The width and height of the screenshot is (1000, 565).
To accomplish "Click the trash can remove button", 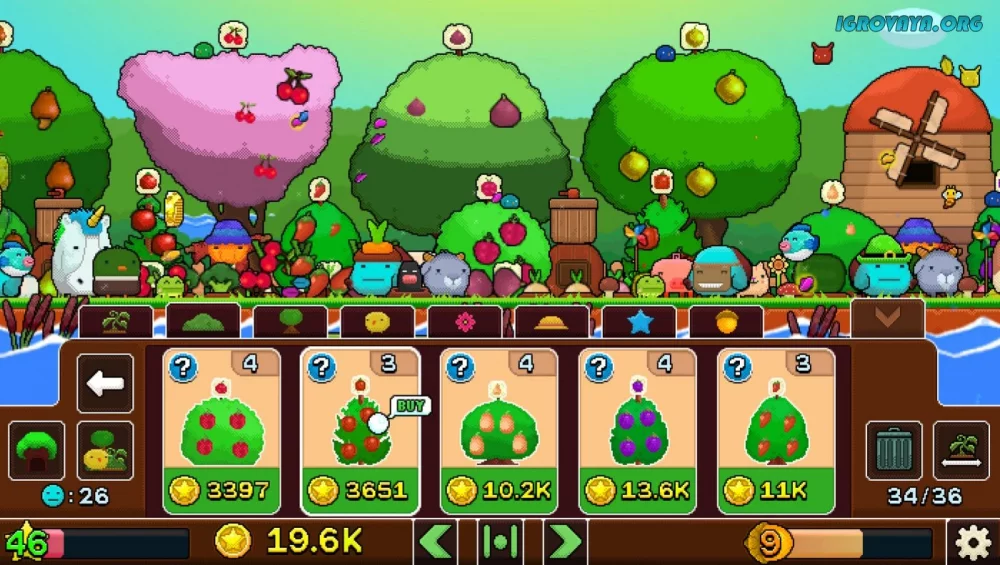I will pos(894,450).
